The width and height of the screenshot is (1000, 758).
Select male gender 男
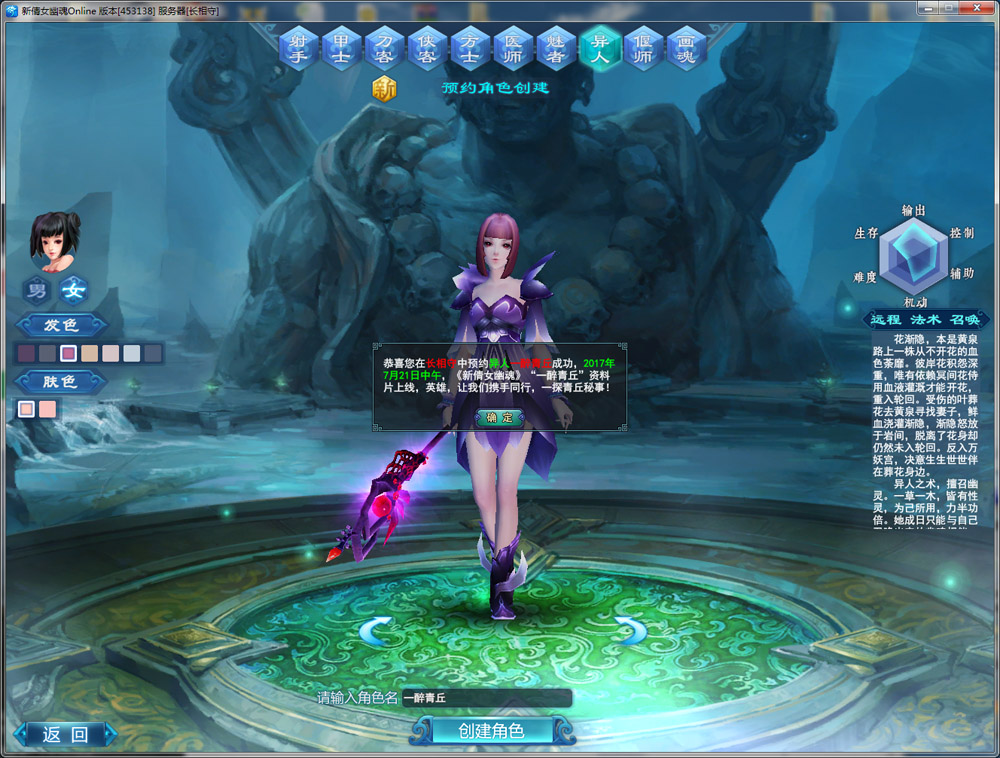(x=37, y=291)
